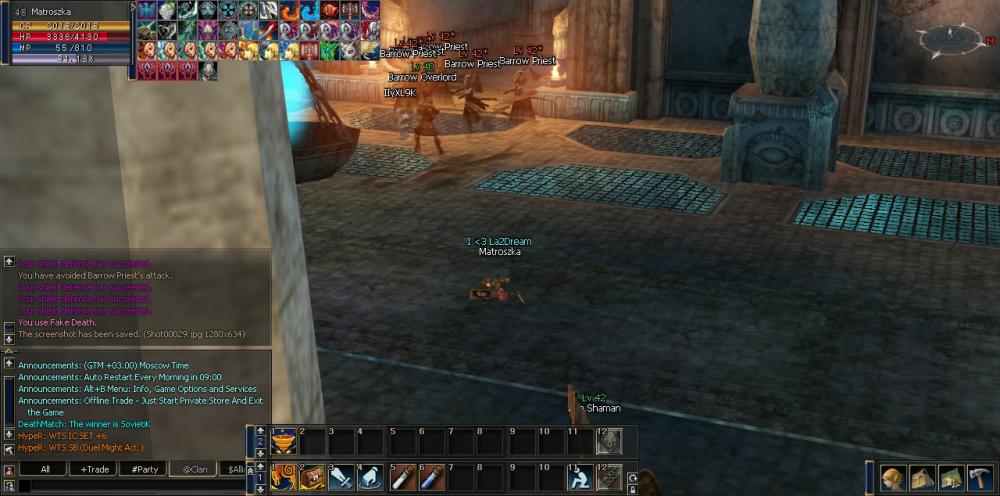The image size is (1000, 496).
Task: Use the treasure chest item in slot 2
Action: tap(312, 478)
